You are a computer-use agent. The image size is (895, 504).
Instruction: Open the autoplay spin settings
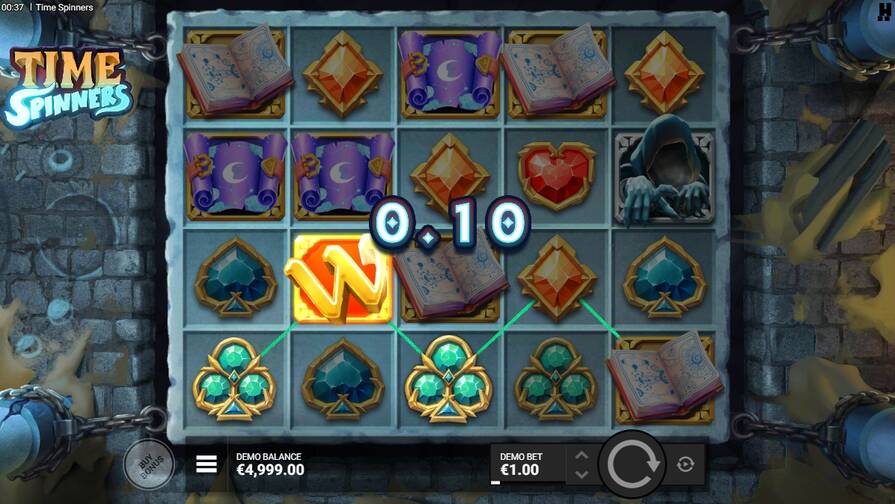pos(685,464)
